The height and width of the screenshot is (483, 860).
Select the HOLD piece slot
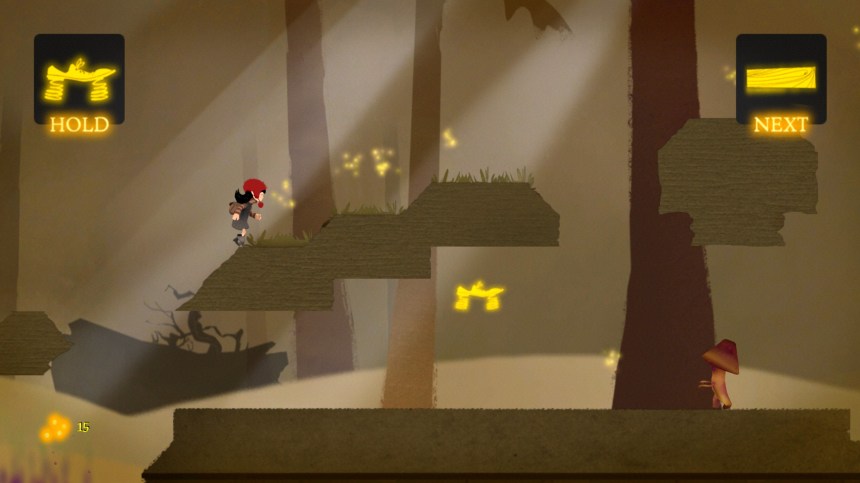click(79, 80)
